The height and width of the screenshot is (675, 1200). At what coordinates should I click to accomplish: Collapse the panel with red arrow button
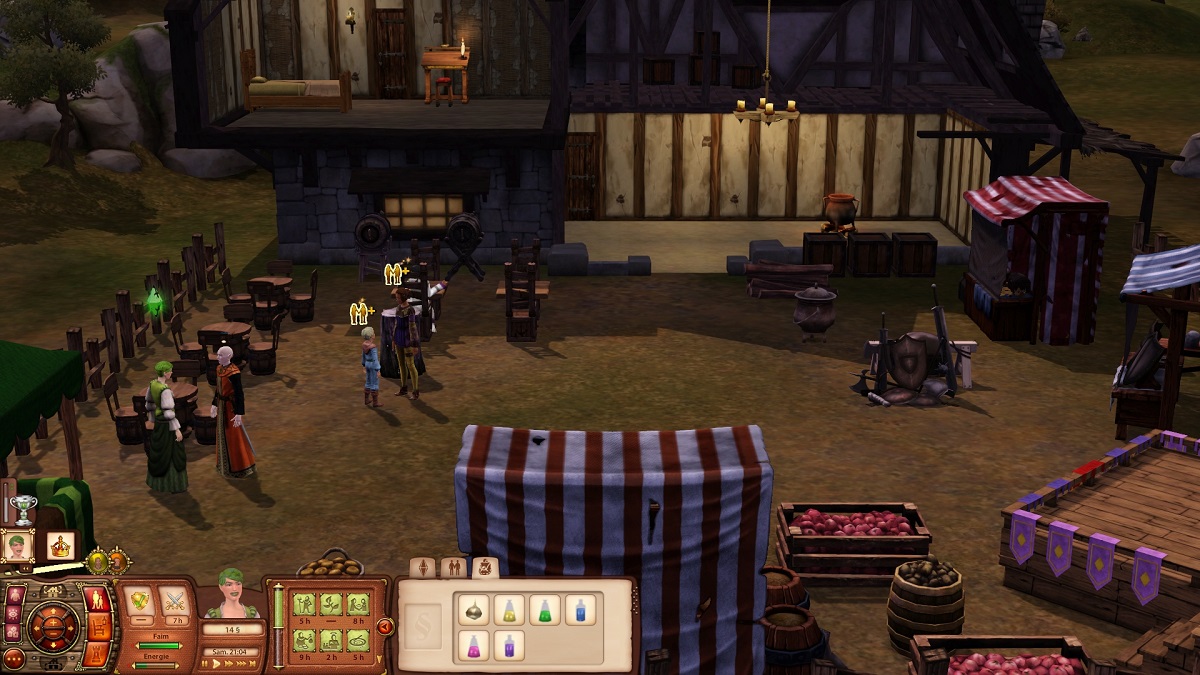(x=385, y=627)
